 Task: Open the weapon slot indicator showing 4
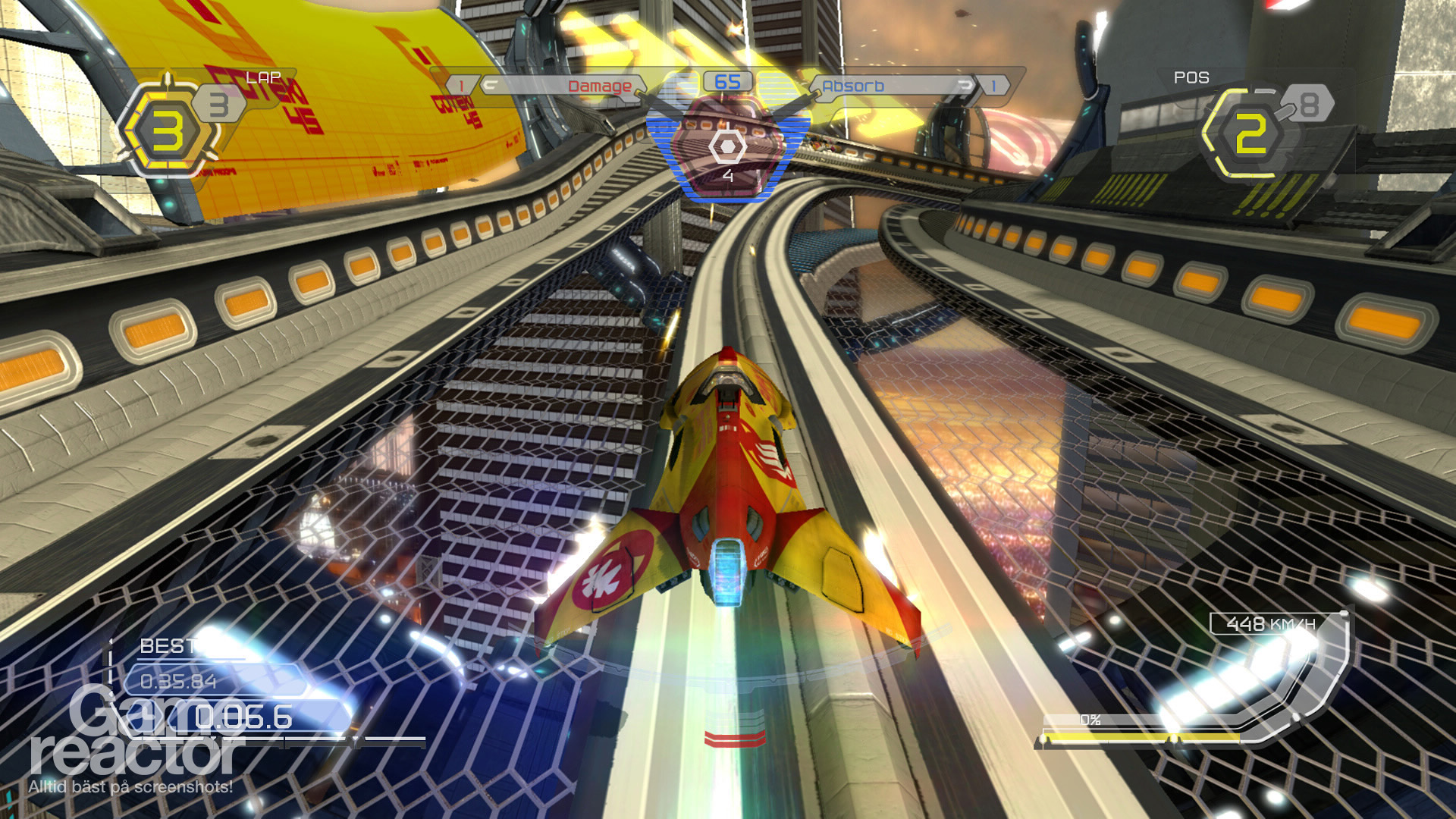coord(727,176)
